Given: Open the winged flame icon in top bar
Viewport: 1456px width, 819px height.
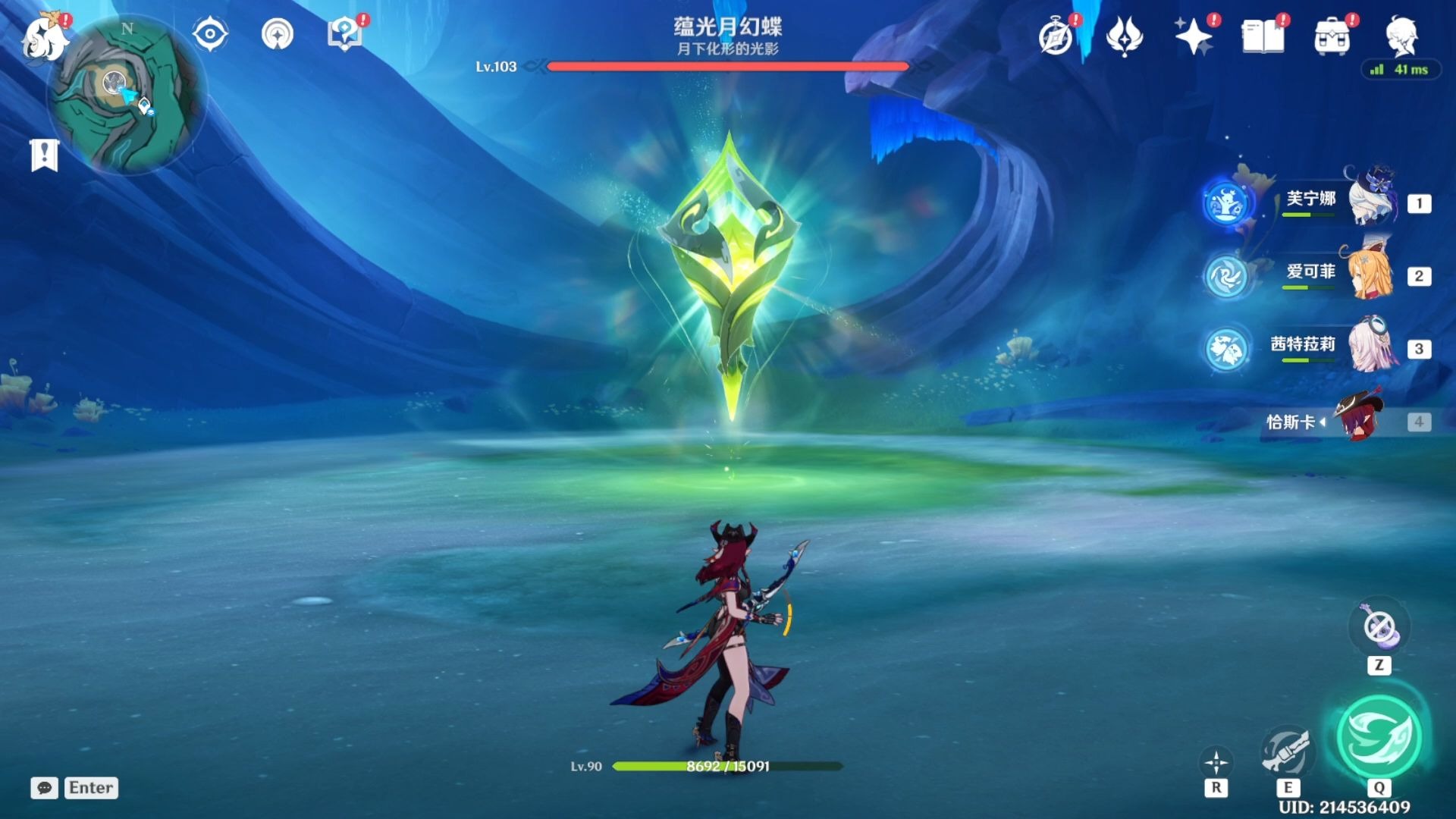Looking at the screenshot, I should [1124, 36].
